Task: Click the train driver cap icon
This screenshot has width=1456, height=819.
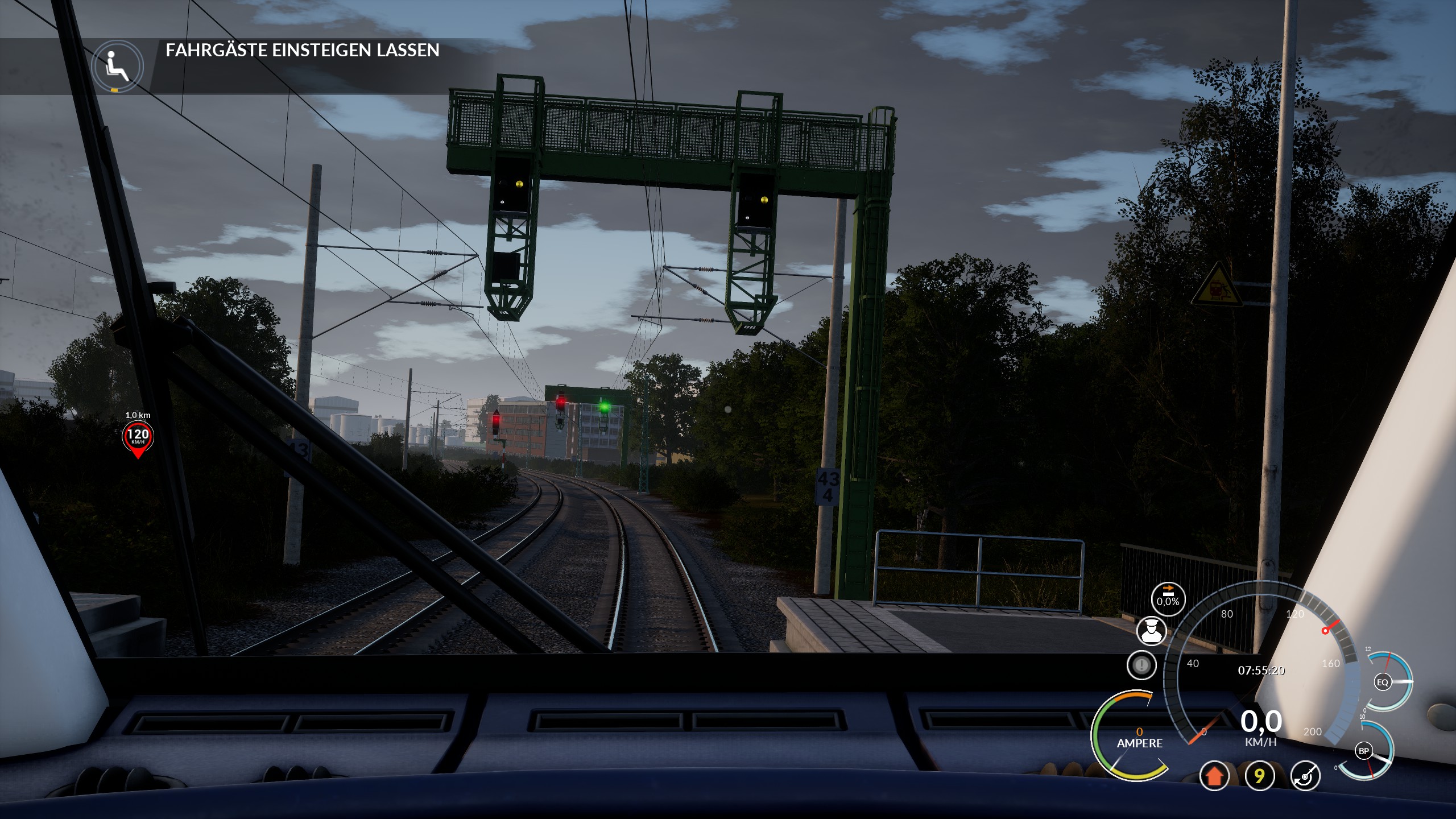Action: pos(1151,631)
